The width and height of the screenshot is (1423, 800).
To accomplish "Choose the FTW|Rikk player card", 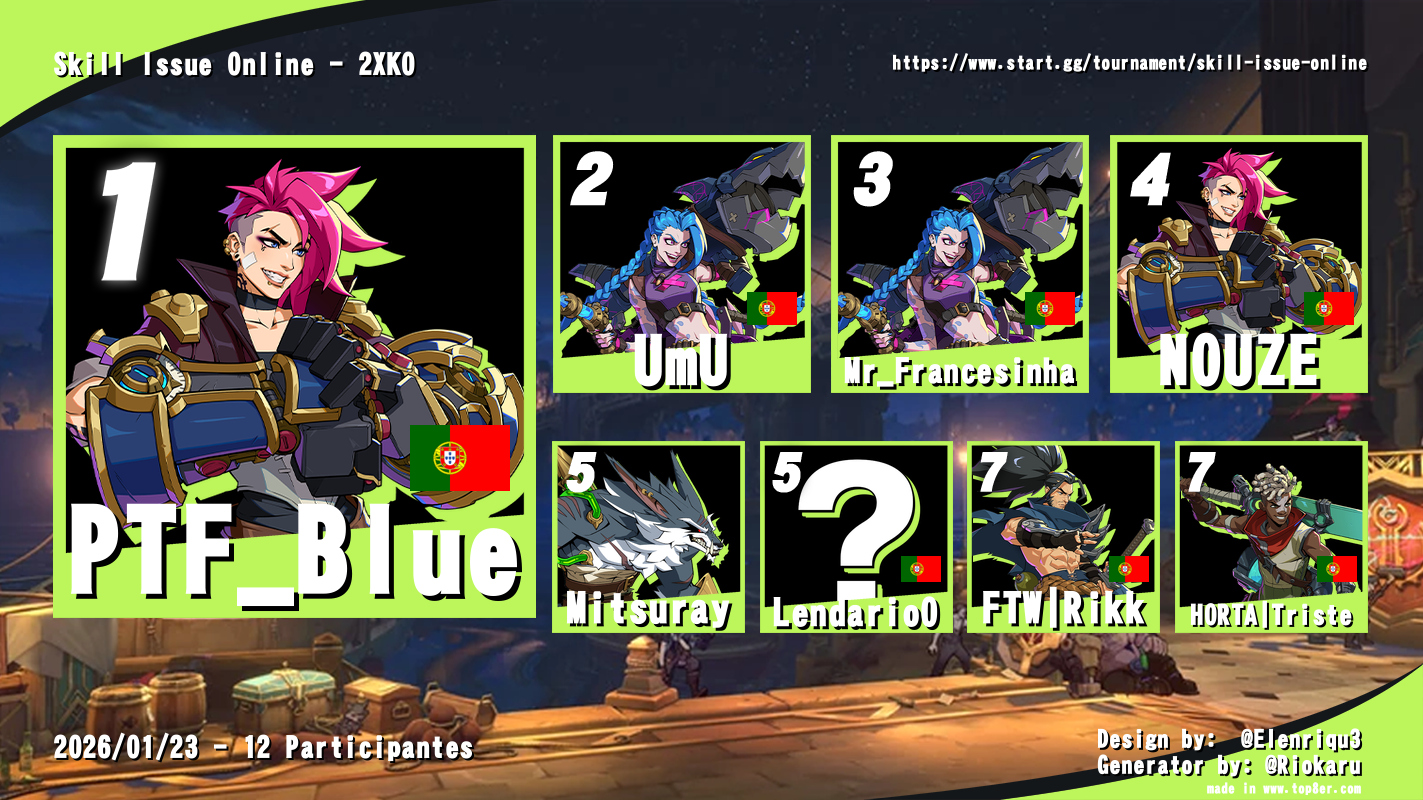I will (x=1063, y=537).
